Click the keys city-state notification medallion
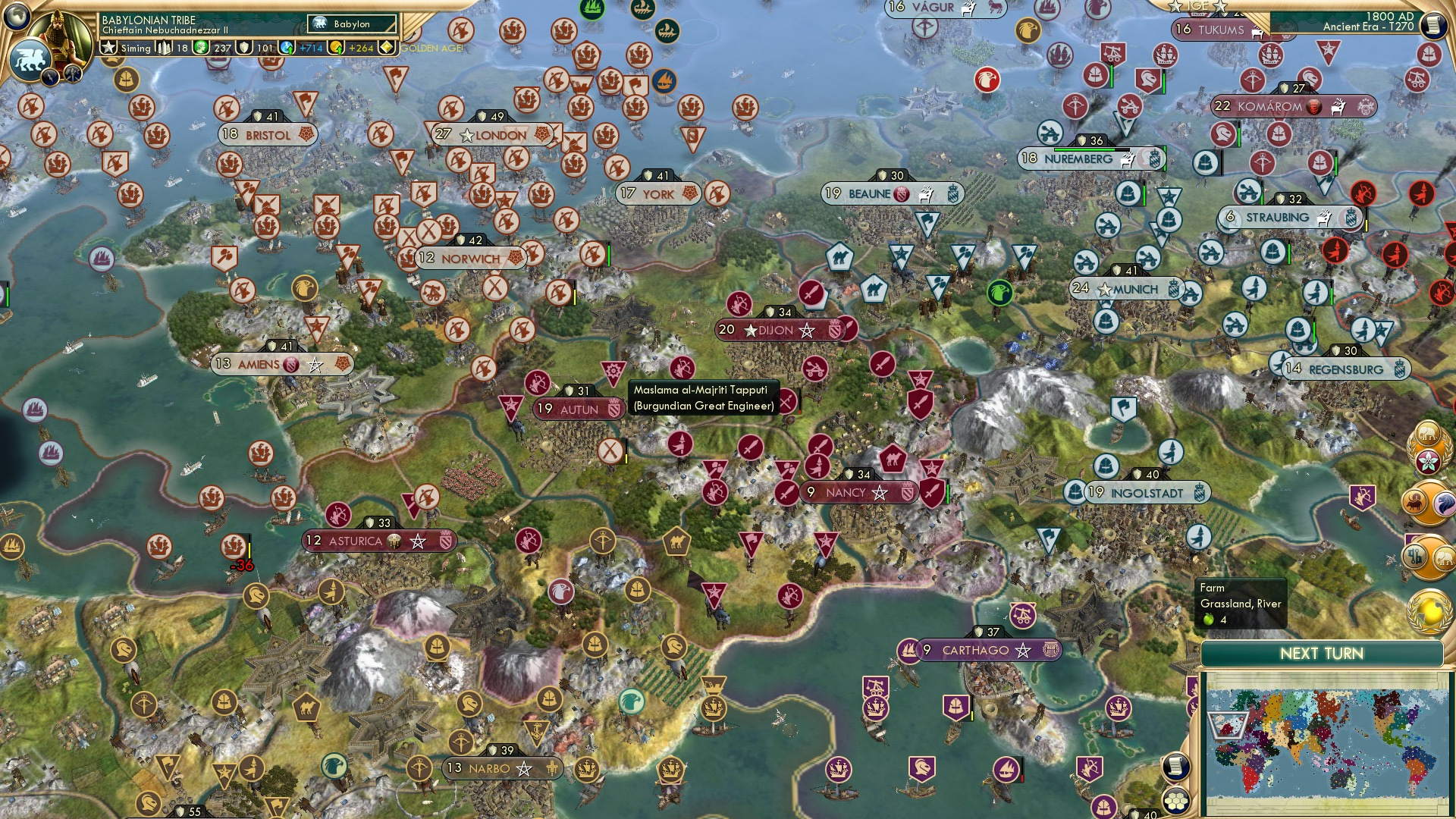 (x=1414, y=556)
